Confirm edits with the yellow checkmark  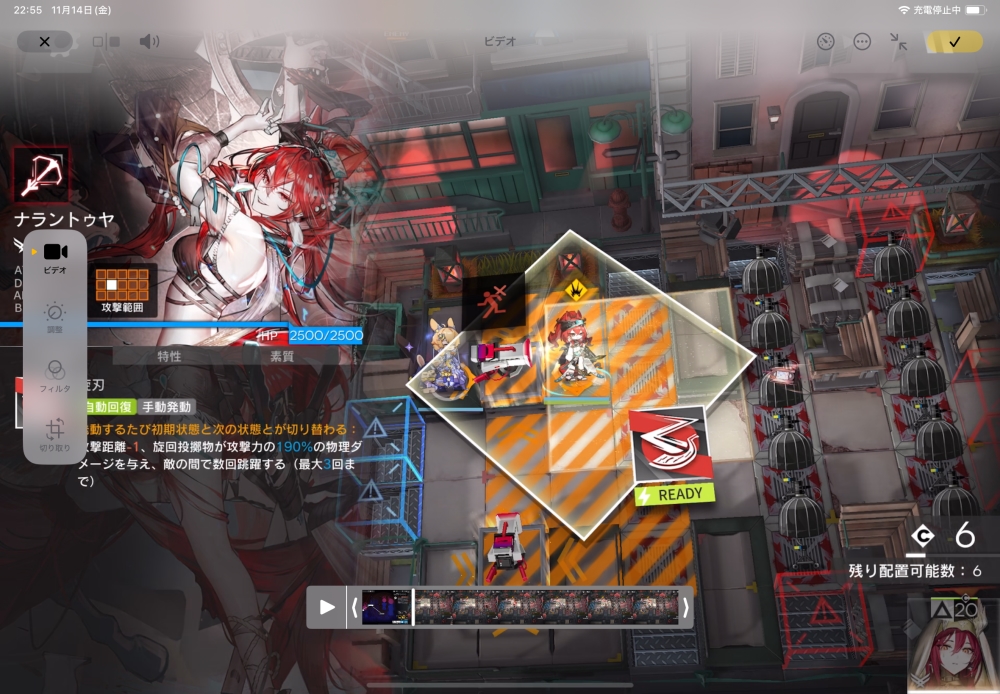pos(954,41)
